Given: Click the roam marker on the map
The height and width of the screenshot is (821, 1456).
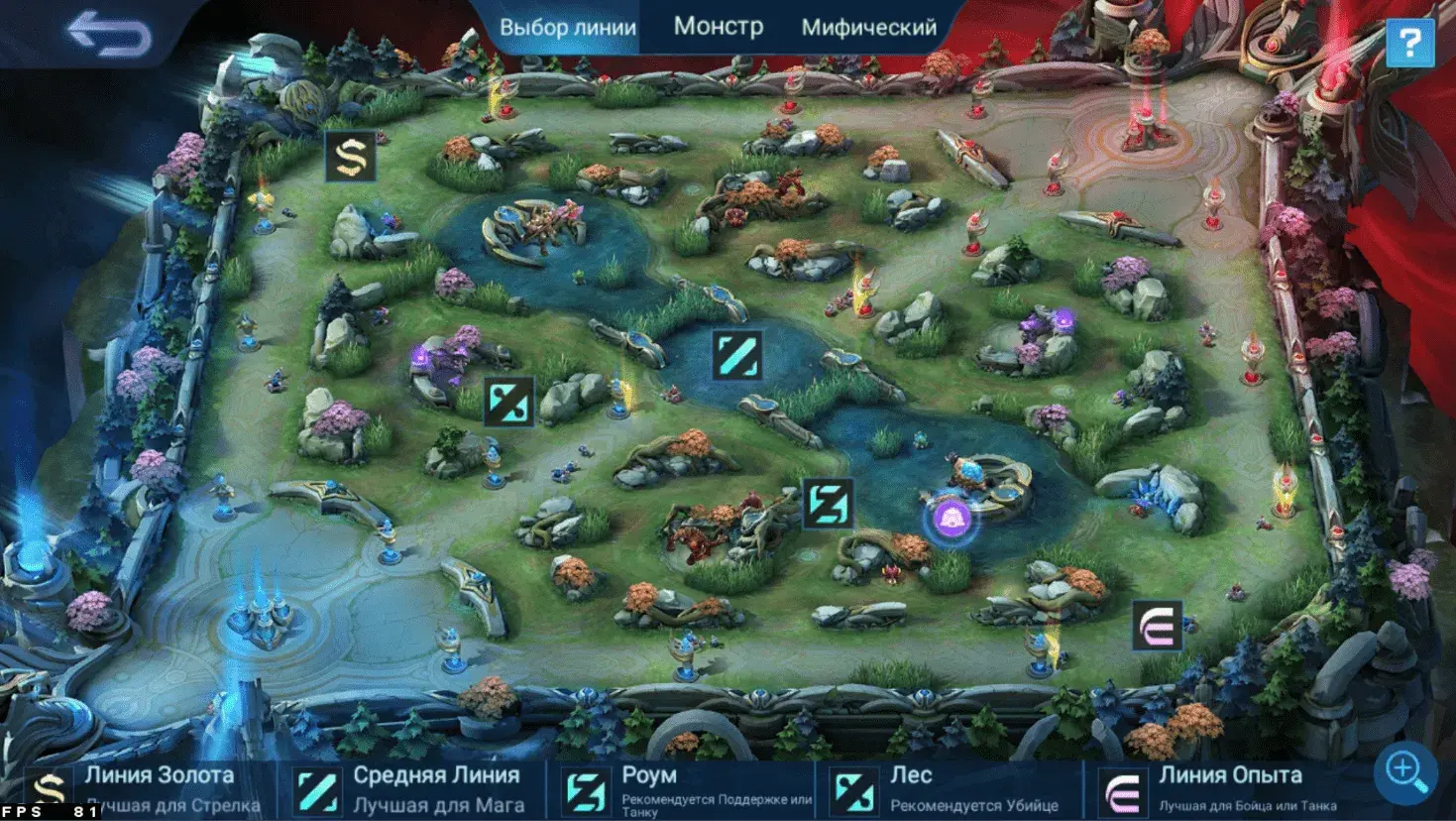Looking at the screenshot, I should pos(828,504).
